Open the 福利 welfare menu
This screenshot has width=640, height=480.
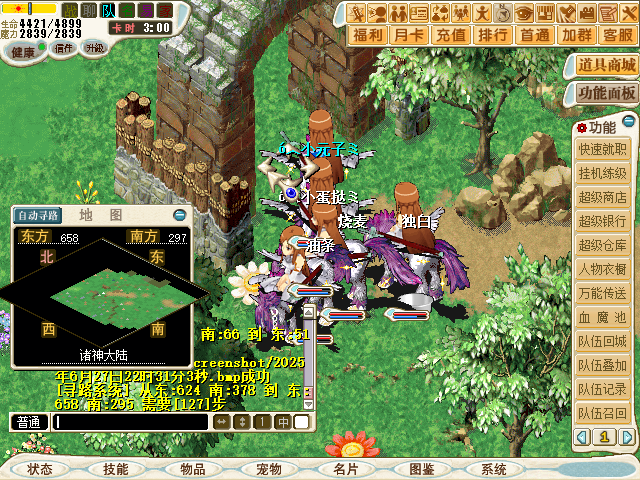click(369, 35)
